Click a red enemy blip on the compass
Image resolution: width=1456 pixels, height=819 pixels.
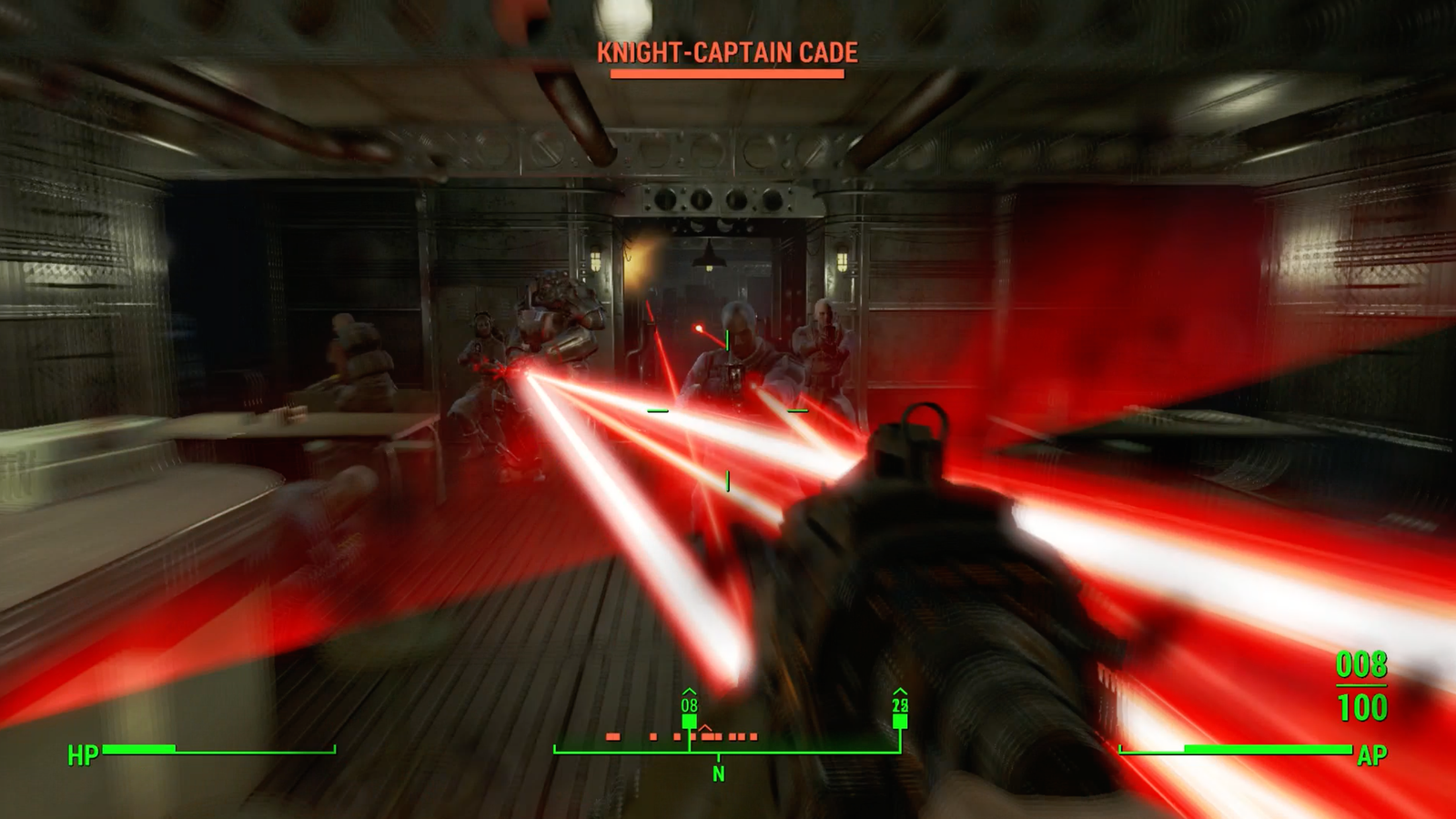[613, 736]
